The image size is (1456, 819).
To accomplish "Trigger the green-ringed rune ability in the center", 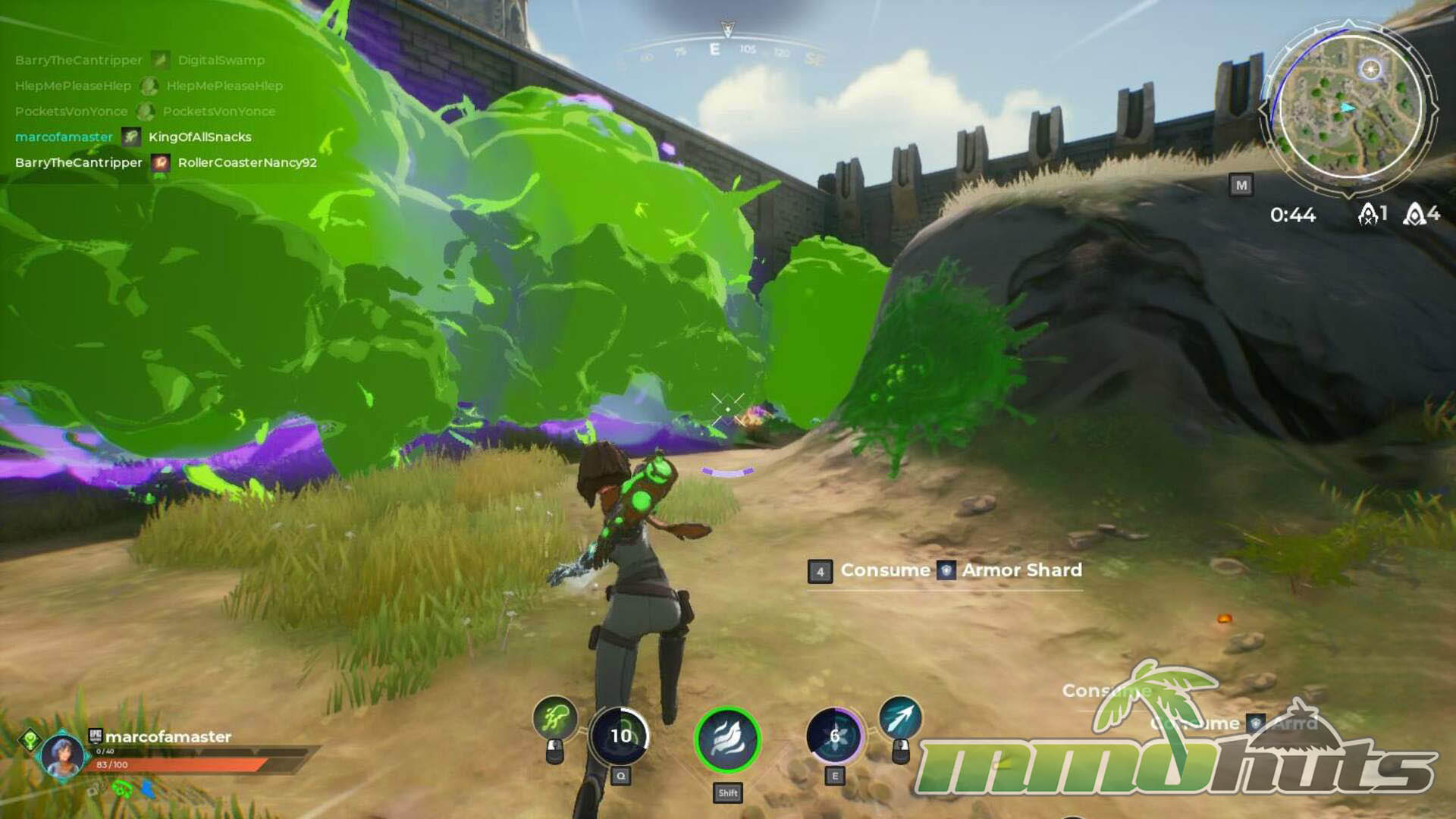I will coord(727,739).
